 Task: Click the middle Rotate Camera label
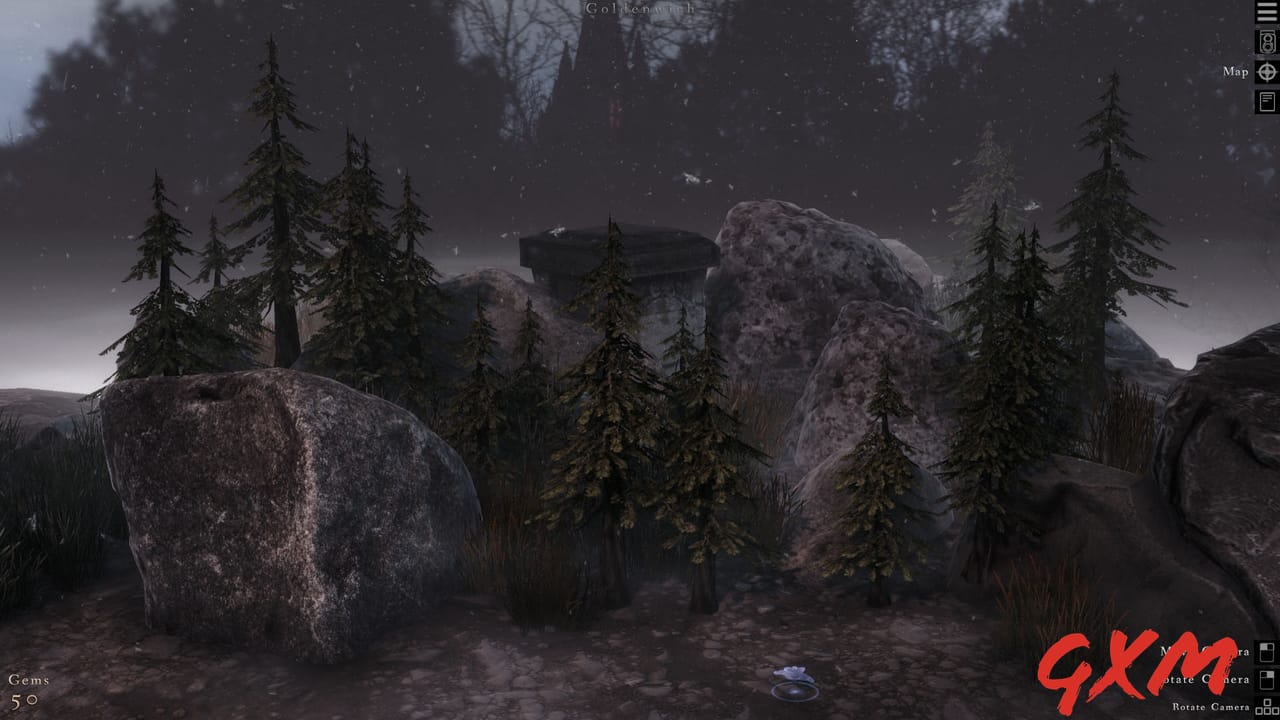pyautogui.click(x=1206, y=679)
